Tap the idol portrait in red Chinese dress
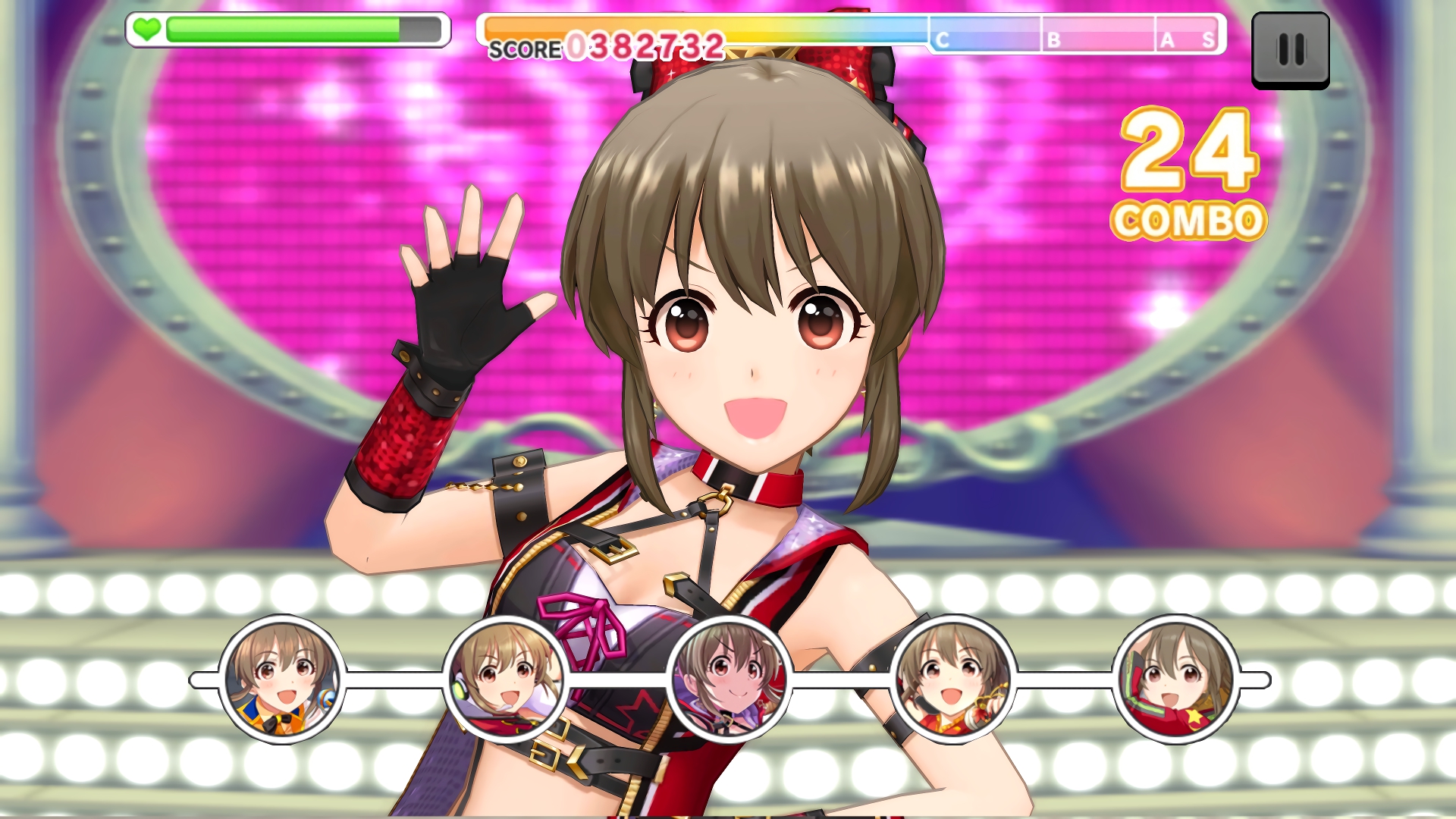The width and height of the screenshot is (1456, 819). [952, 679]
